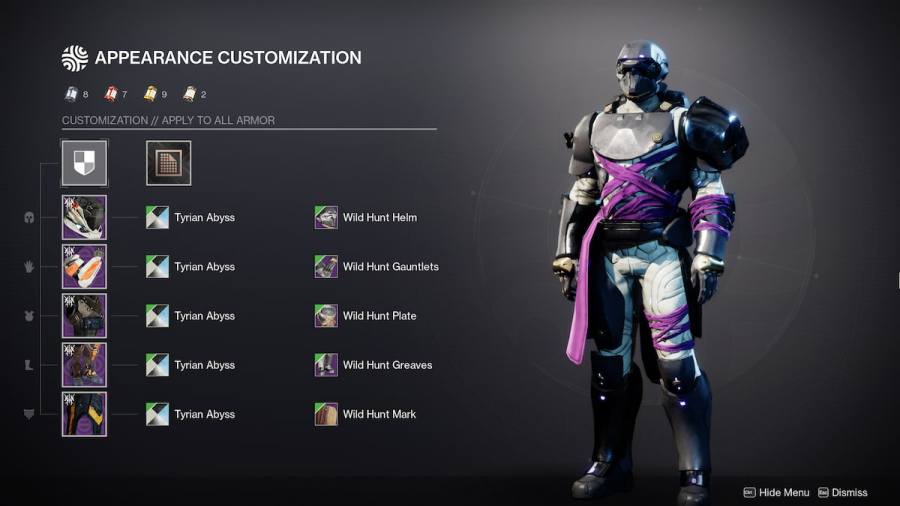Open the Wild Hunt Mark ornament
900x506 pixels.
coord(326,414)
